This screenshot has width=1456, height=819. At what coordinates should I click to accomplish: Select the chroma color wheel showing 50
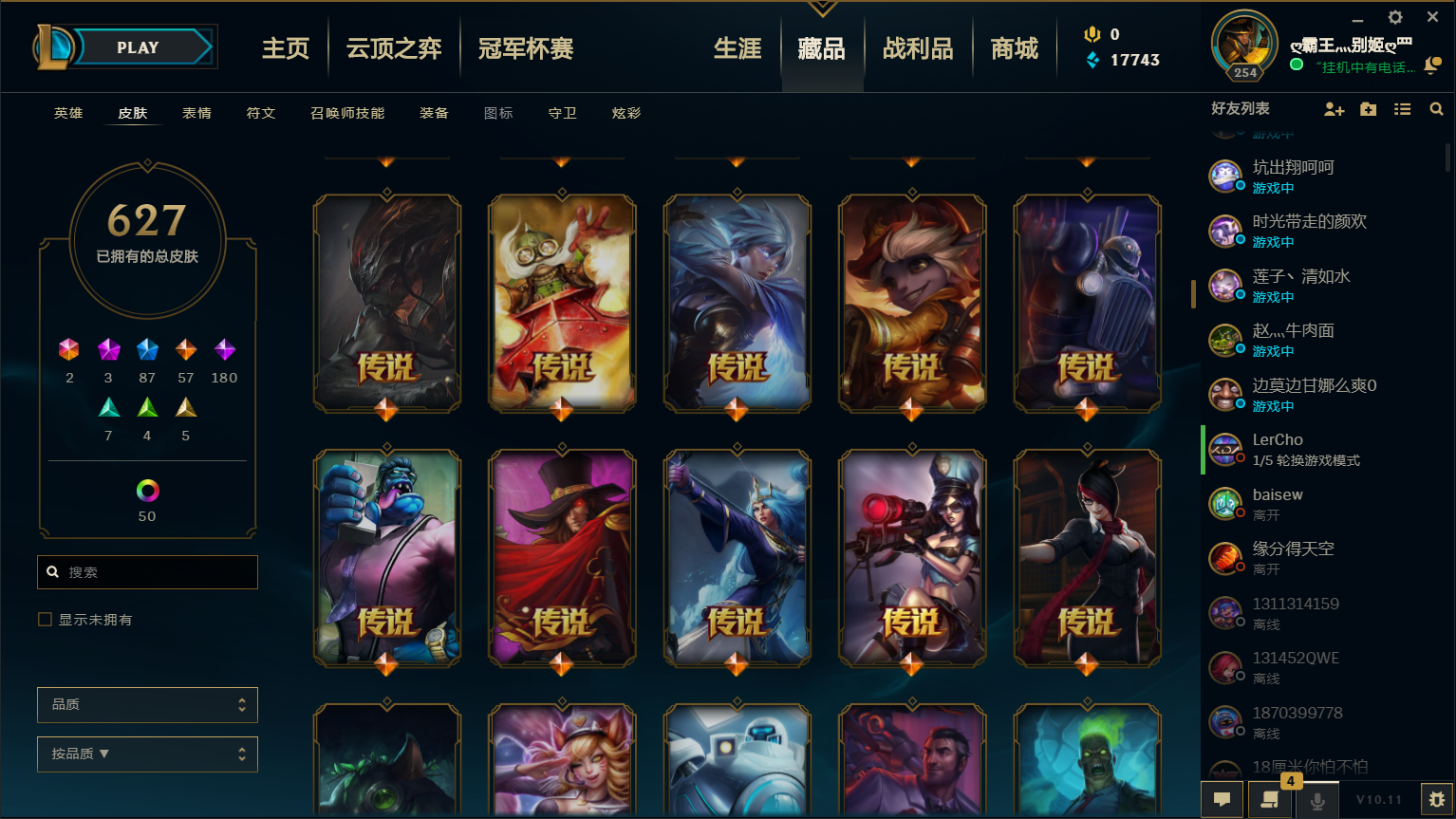click(x=146, y=492)
